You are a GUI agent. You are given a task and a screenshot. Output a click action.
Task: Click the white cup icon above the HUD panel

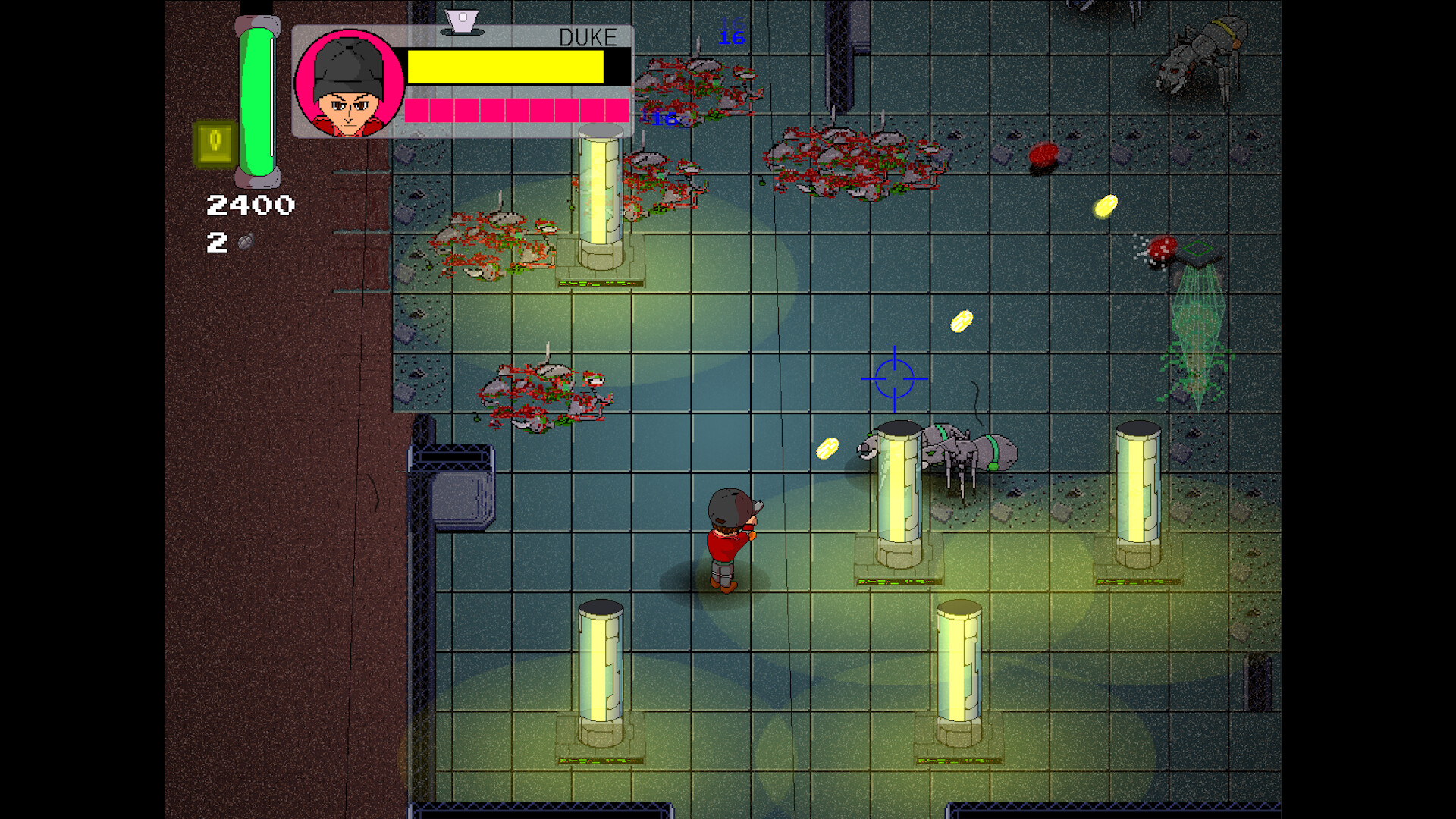[x=462, y=20]
